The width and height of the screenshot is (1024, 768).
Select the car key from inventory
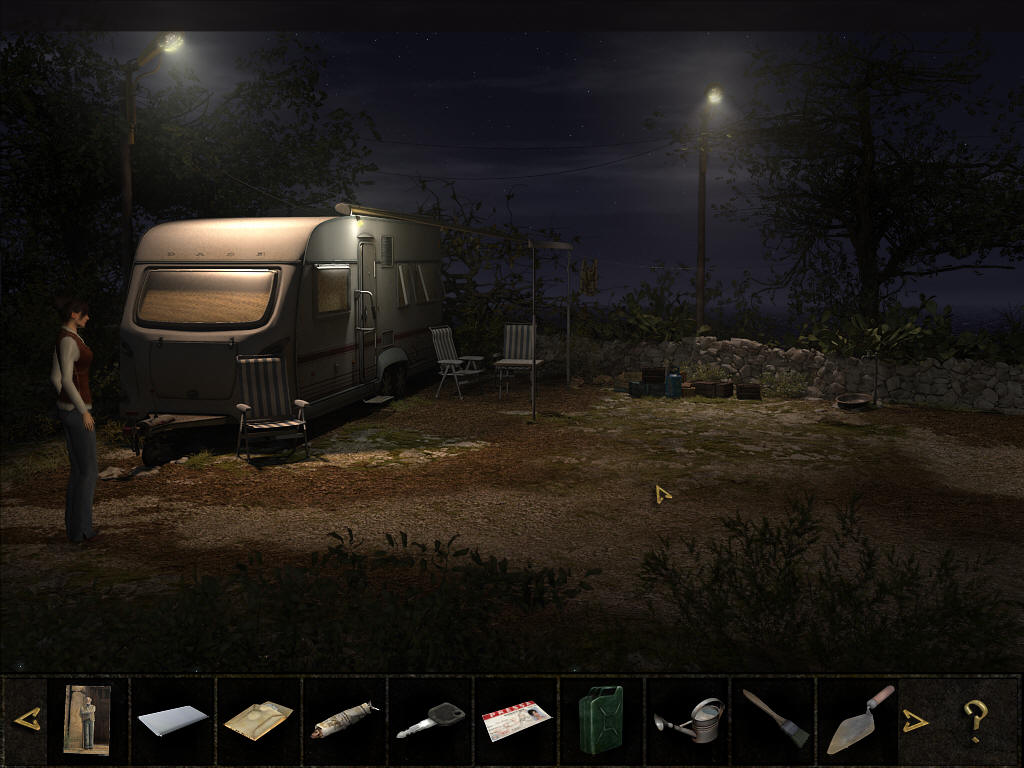click(x=430, y=720)
